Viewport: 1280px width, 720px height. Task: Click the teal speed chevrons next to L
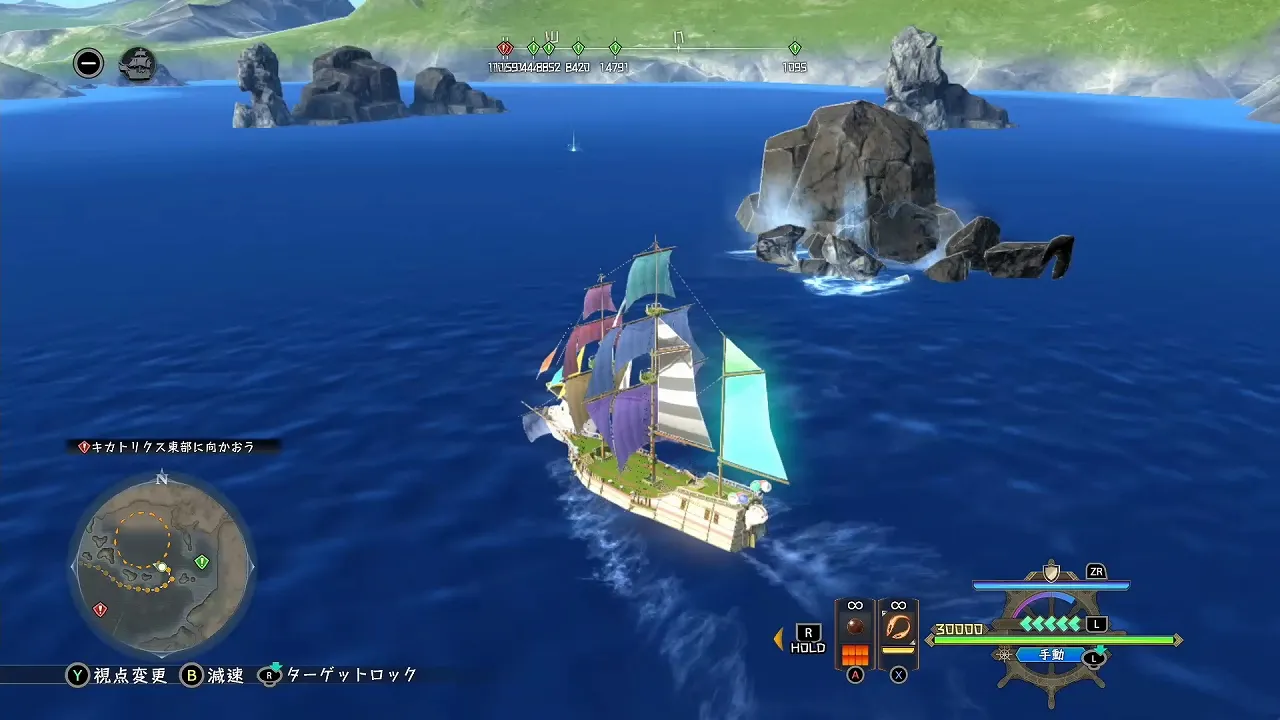[x=1048, y=624]
